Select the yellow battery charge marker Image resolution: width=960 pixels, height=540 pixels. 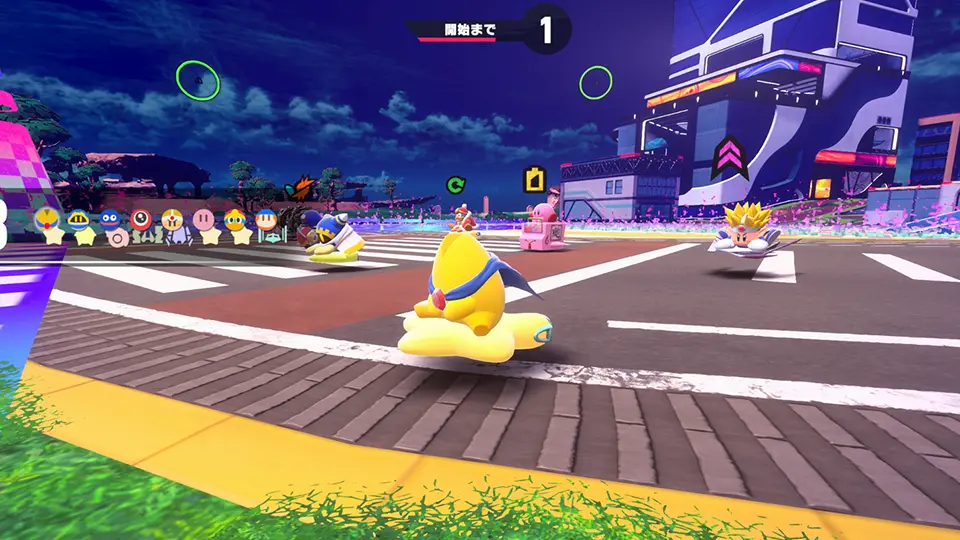tap(536, 179)
